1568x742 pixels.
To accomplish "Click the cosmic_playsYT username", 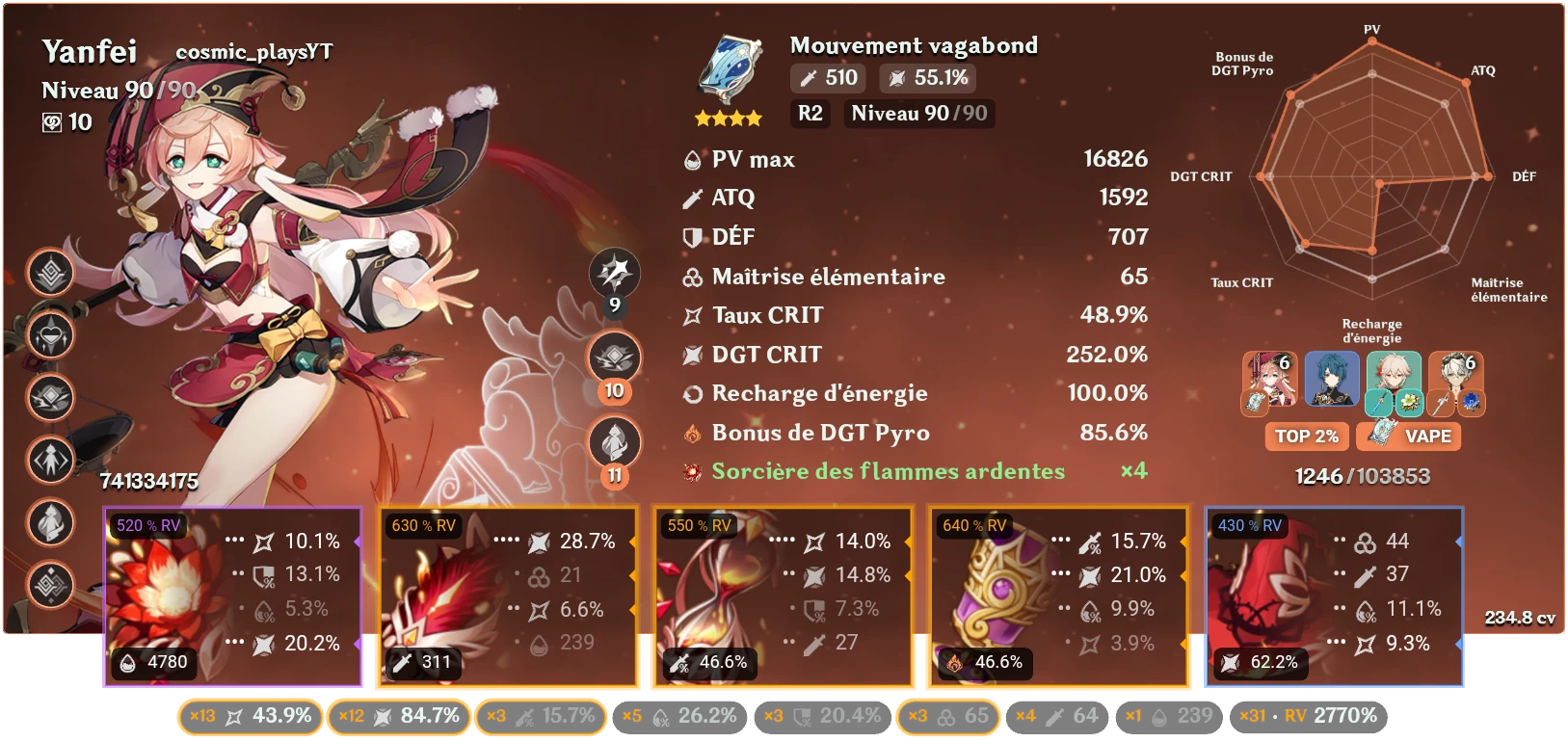I will tap(253, 54).
